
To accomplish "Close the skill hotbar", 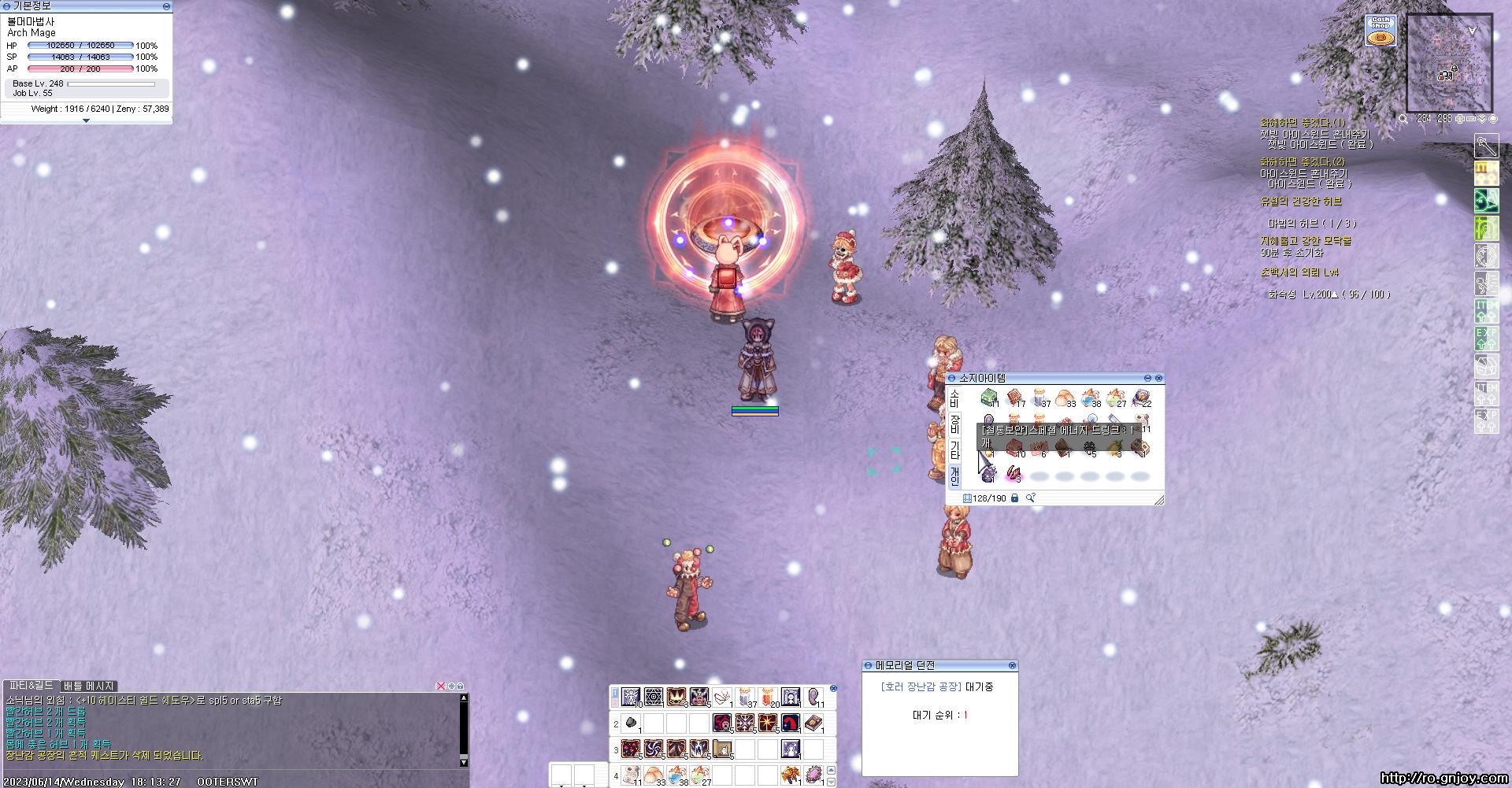I will (x=833, y=688).
